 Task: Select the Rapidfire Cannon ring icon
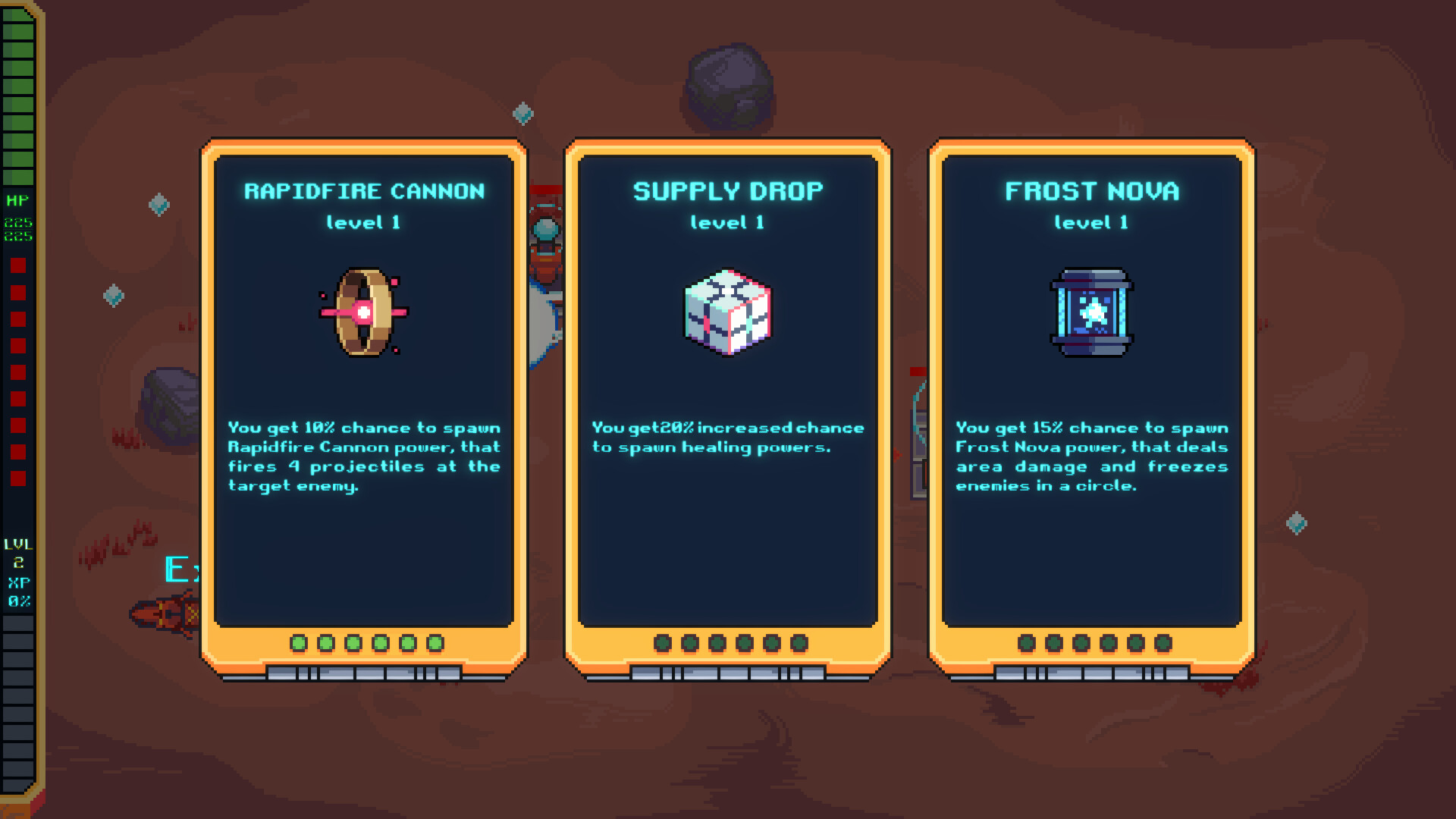coord(364,311)
